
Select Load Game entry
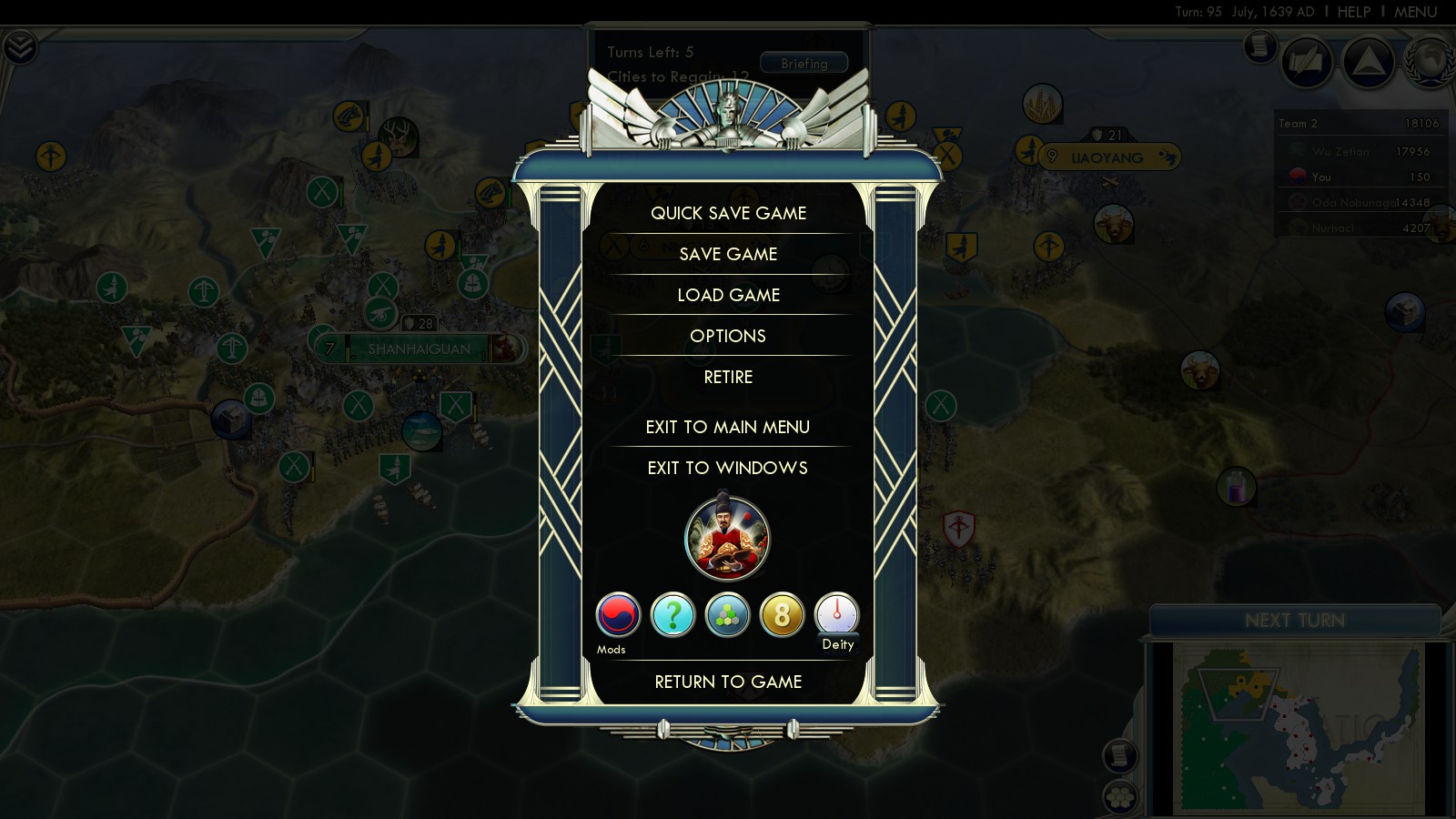point(728,295)
